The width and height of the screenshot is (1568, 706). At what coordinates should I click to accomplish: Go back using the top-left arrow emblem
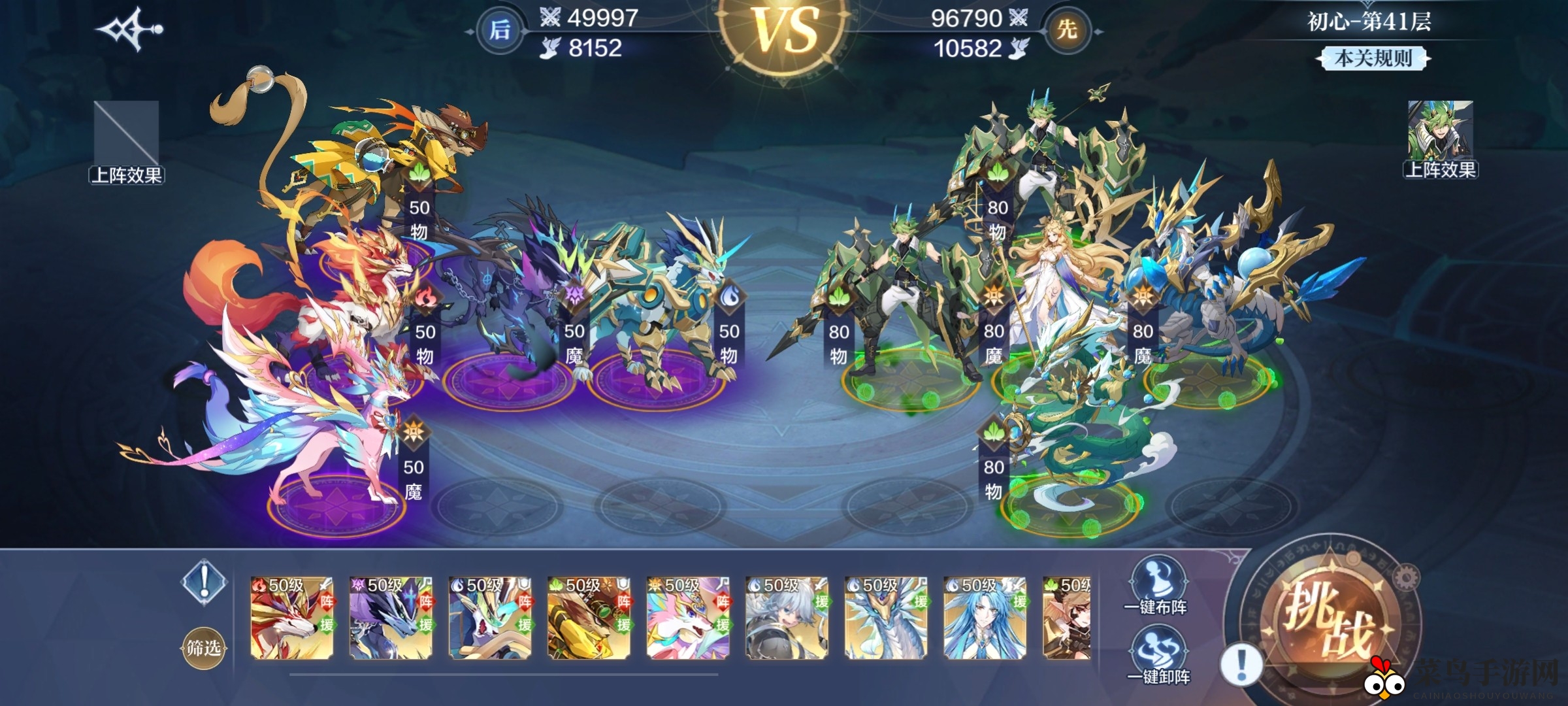(129, 29)
